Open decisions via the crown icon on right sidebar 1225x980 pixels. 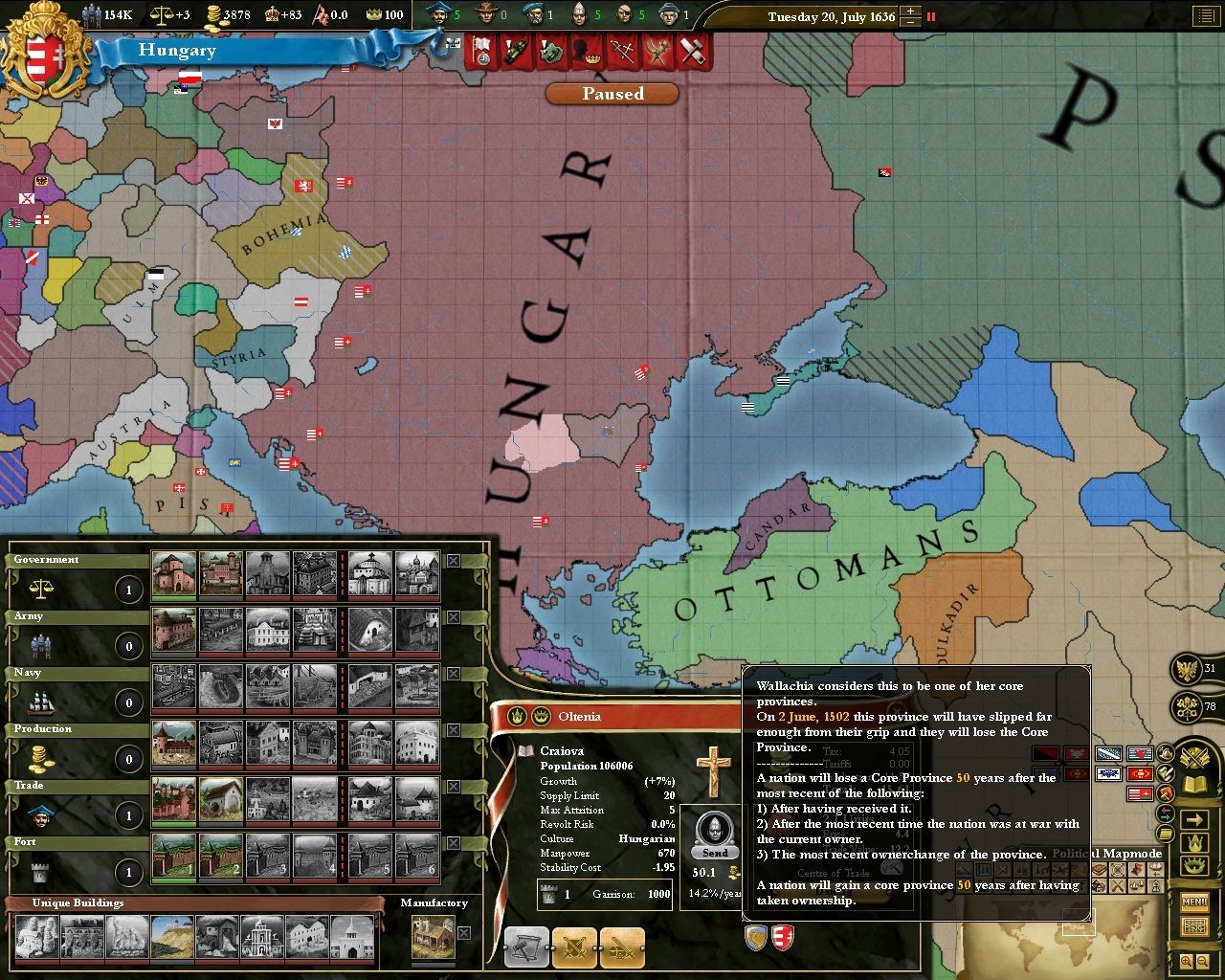click(x=1196, y=866)
